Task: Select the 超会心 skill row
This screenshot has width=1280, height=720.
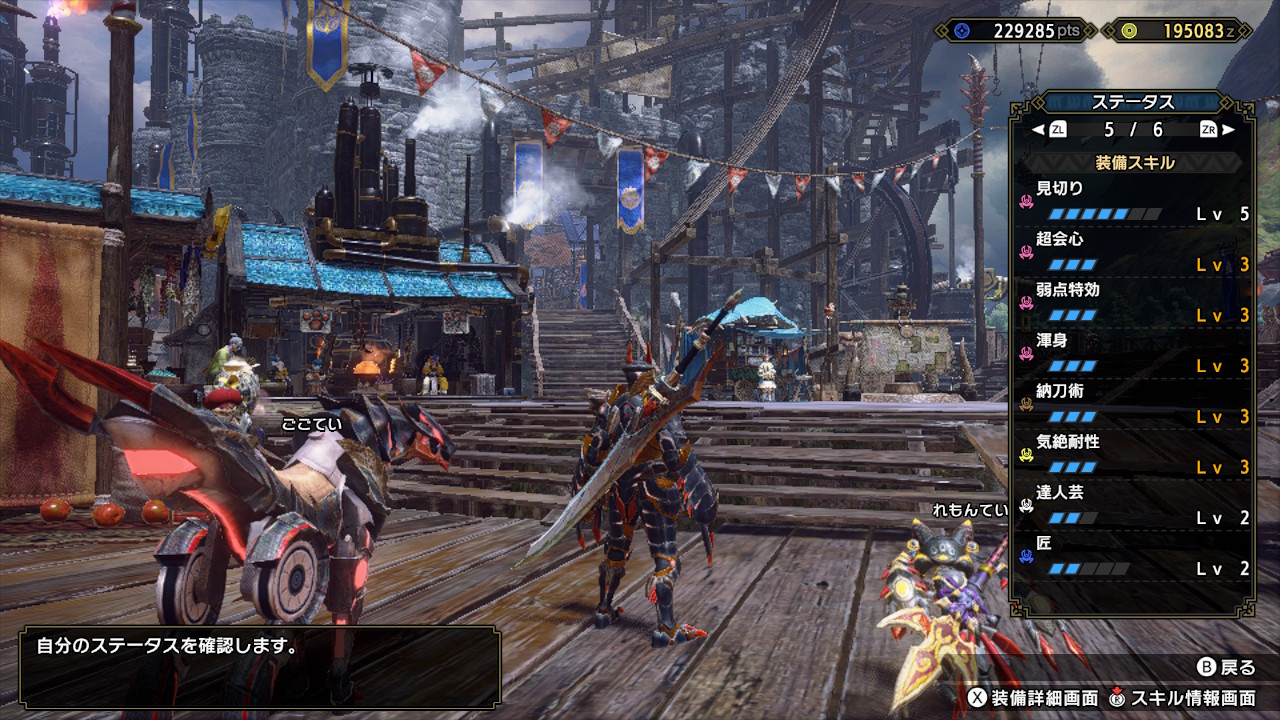Action: [x=1134, y=252]
